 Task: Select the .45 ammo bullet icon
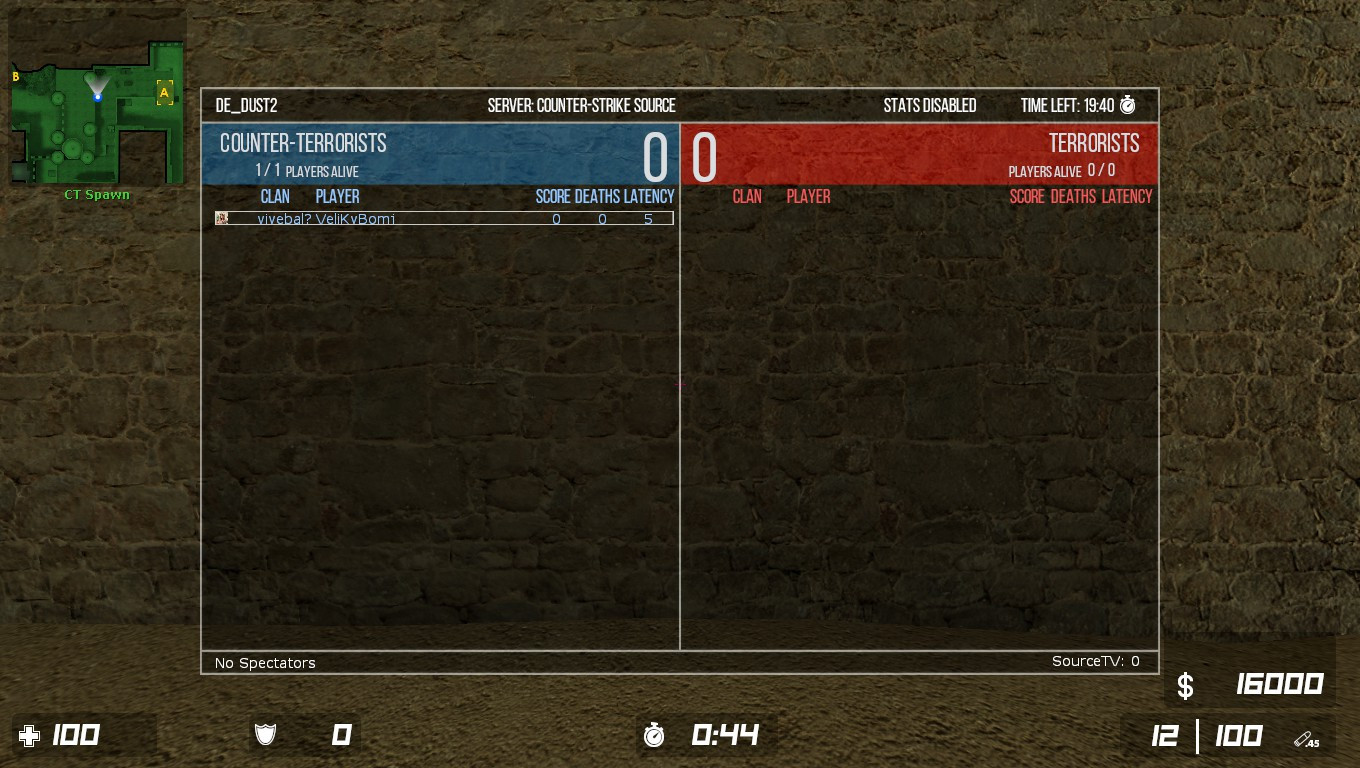click(1305, 738)
